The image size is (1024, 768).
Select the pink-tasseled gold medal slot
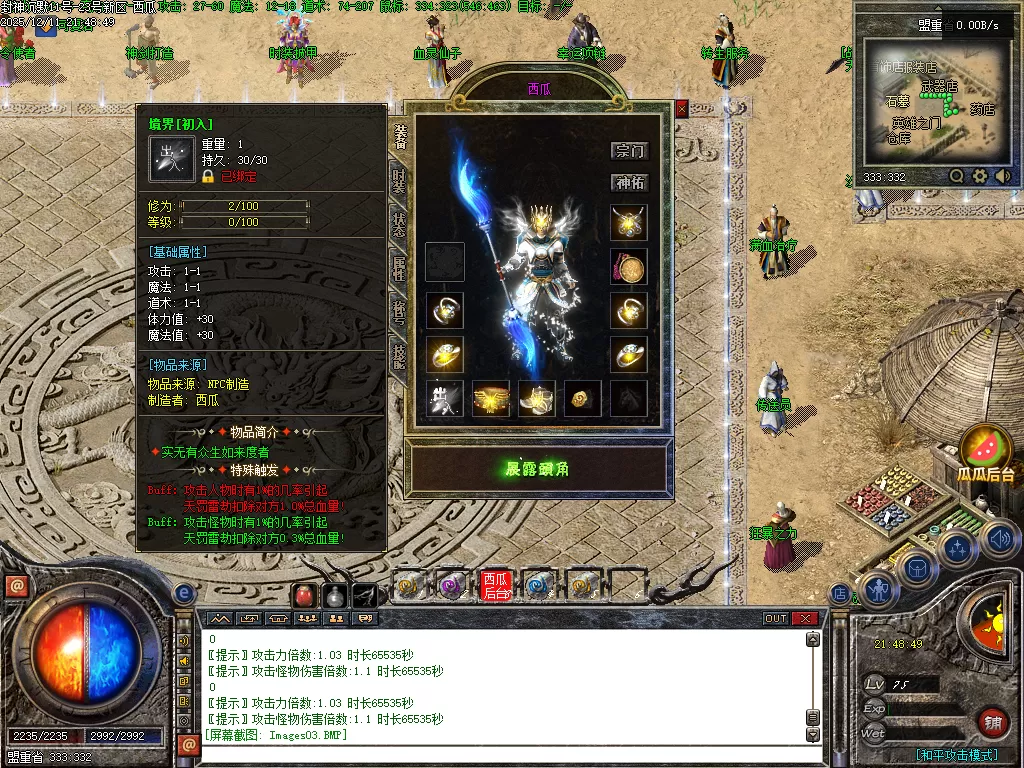tap(629, 266)
